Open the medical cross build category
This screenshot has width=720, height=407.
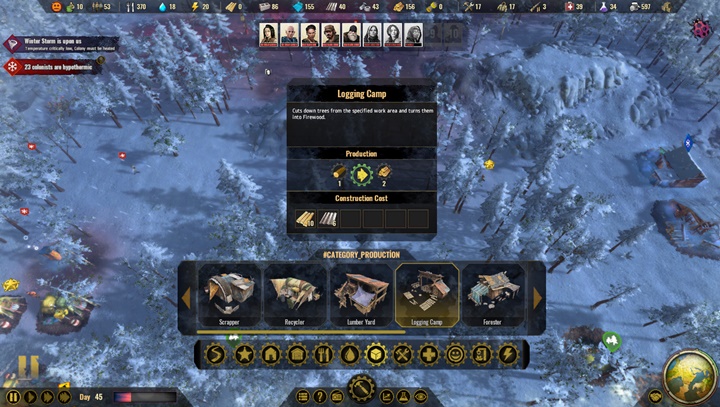pos(428,354)
